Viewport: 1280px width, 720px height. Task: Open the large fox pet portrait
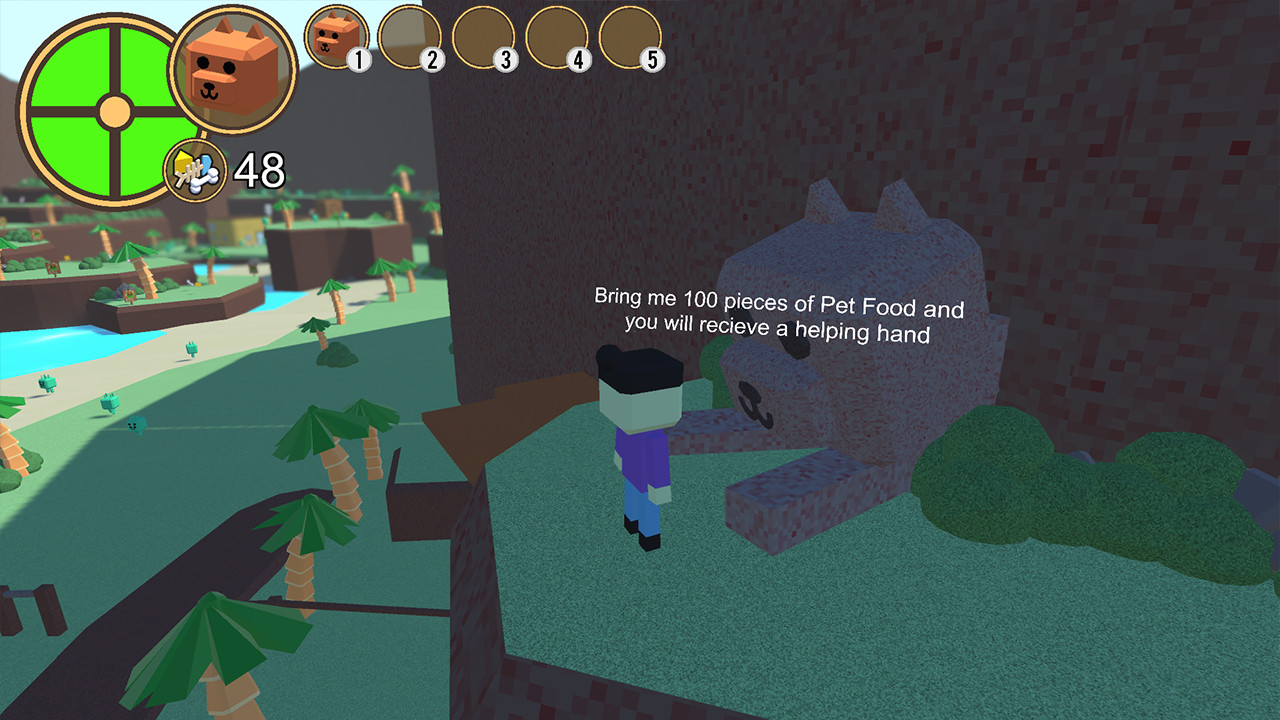234,70
